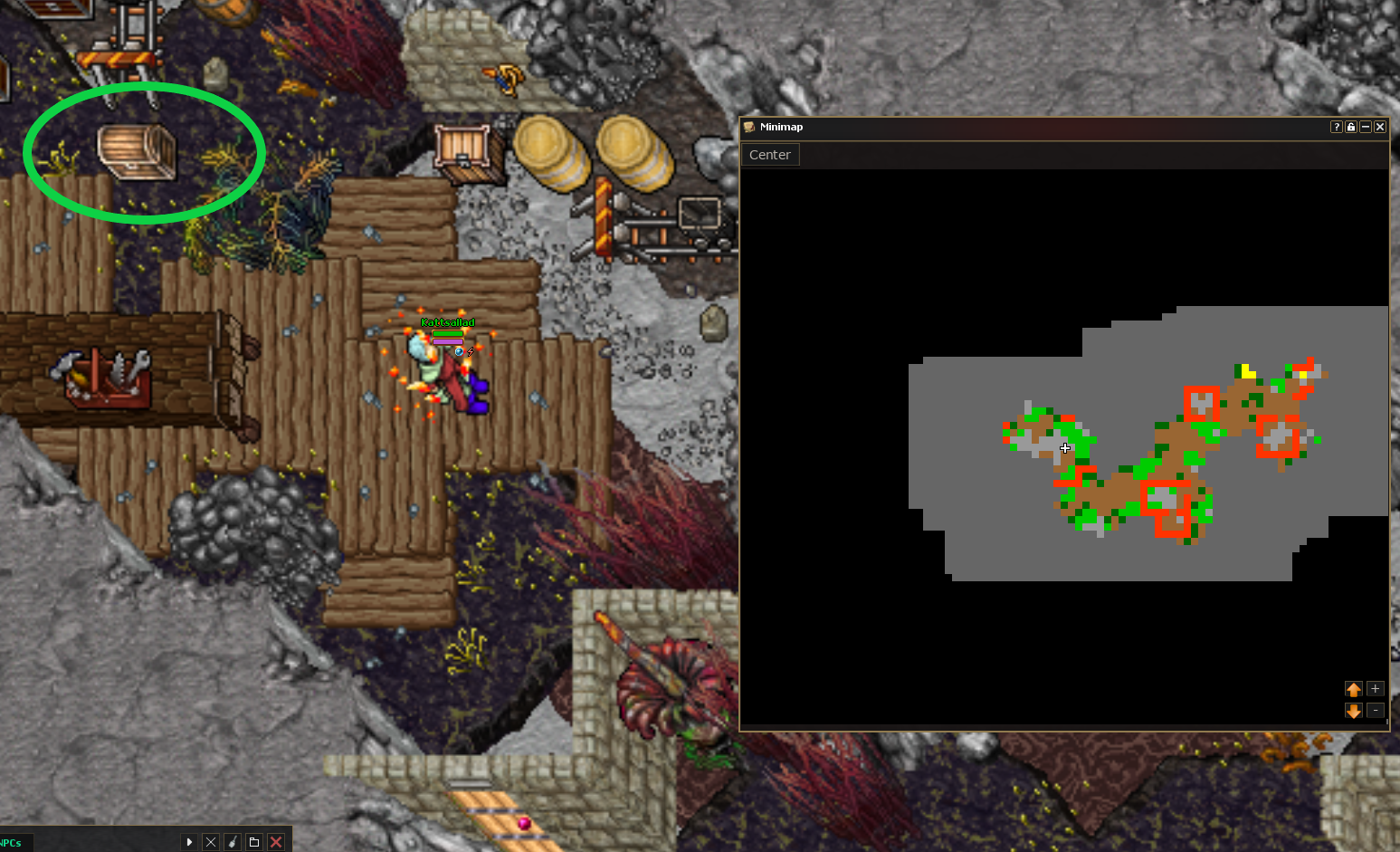Click the brush icon in chat bar
The width and height of the screenshot is (1400, 852).
tap(233, 842)
